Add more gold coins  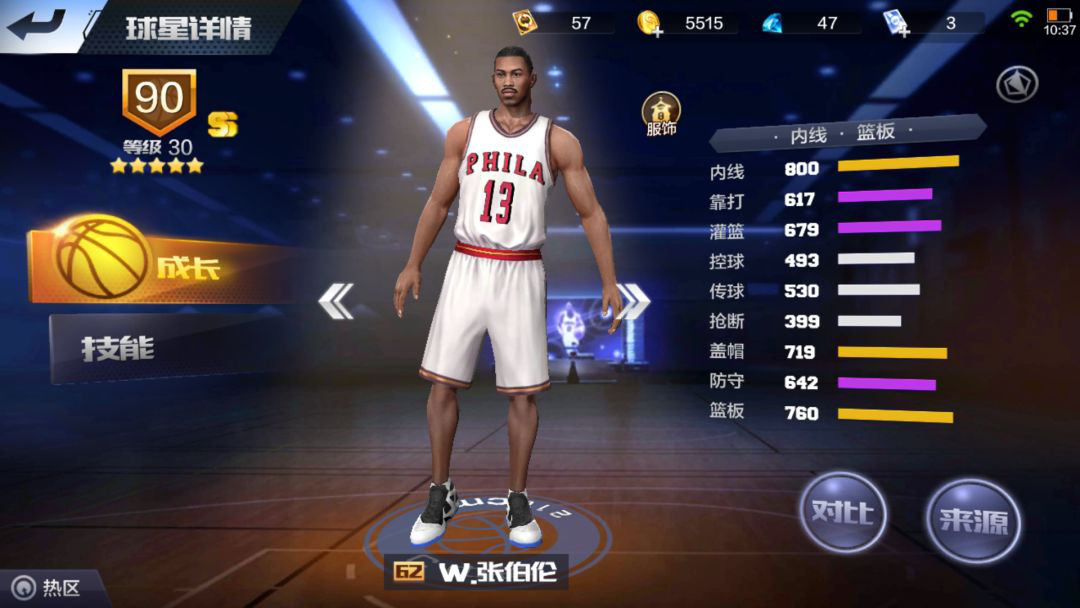(x=651, y=24)
